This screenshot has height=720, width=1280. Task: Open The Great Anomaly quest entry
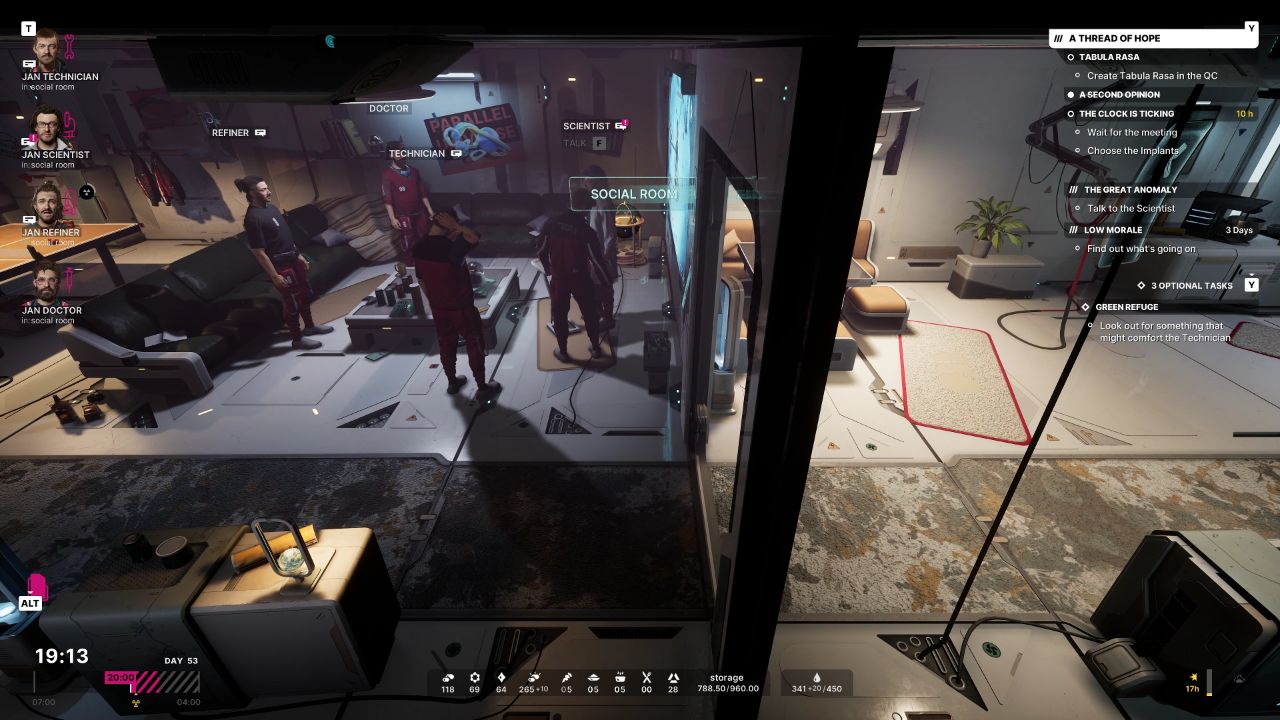pos(1130,189)
